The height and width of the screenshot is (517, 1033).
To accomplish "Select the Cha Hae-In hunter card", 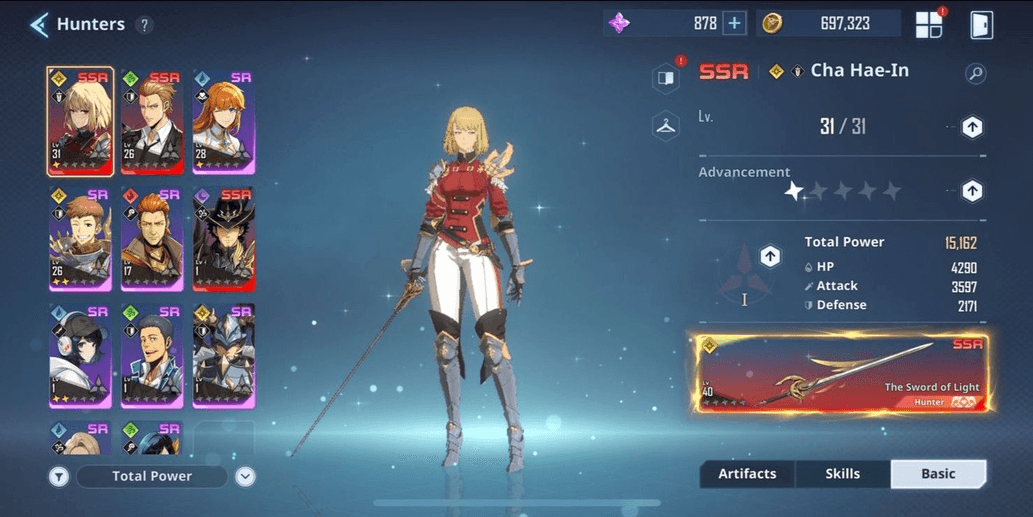I will click(80, 121).
